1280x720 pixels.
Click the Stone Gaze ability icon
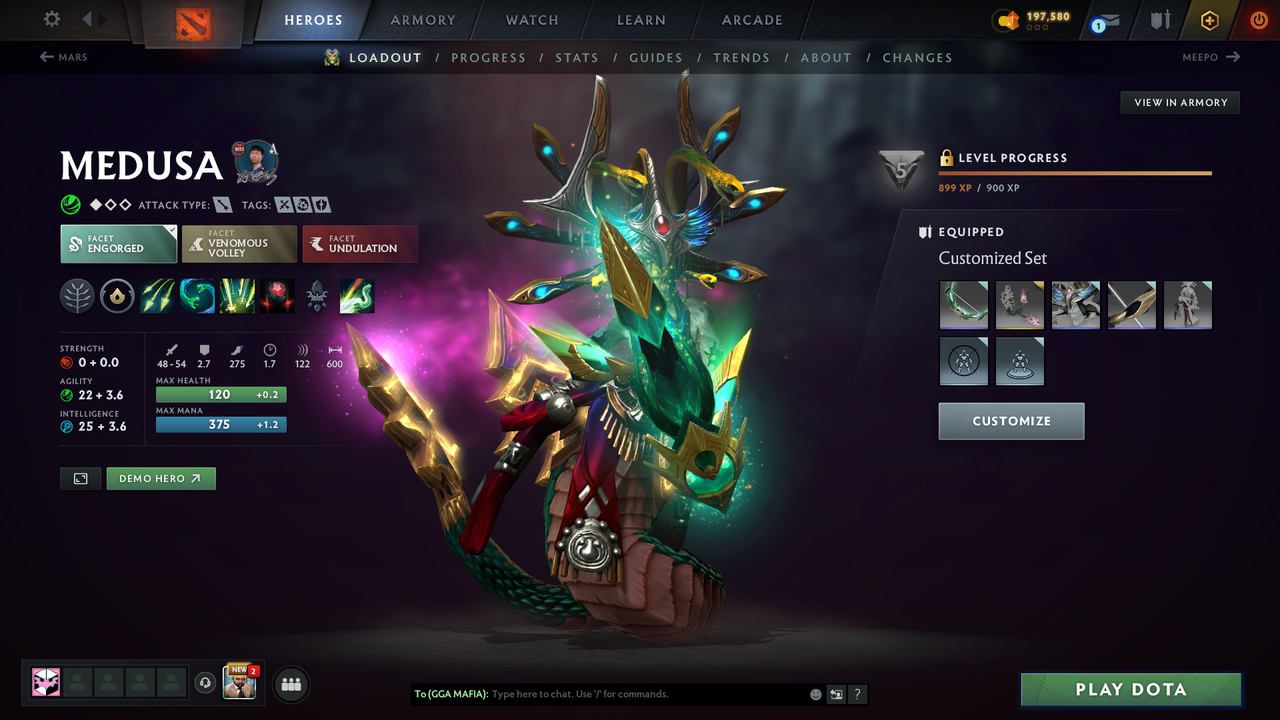277,295
